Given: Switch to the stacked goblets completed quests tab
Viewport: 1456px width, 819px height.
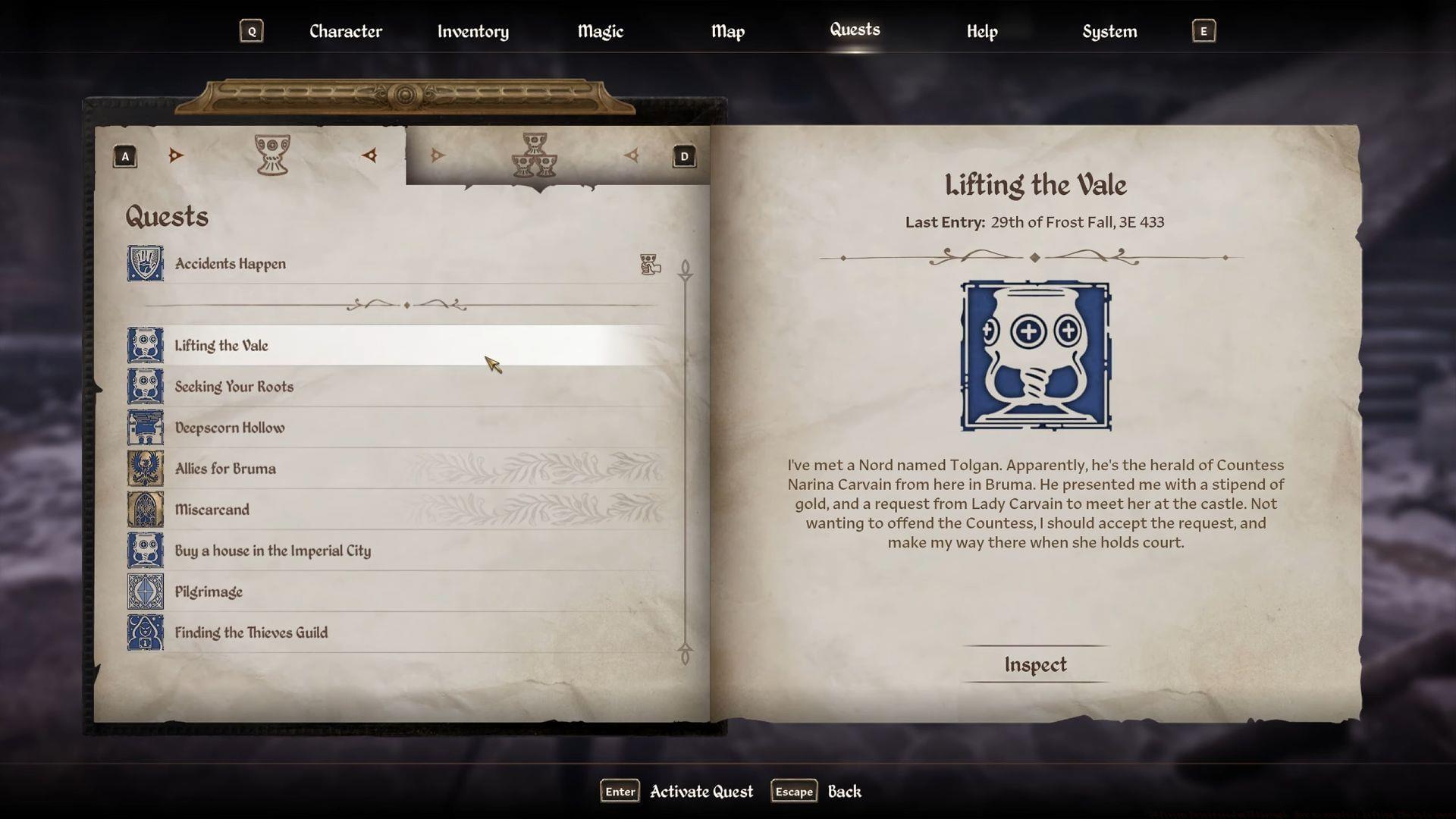Looking at the screenshot, I should coord(535,155).
